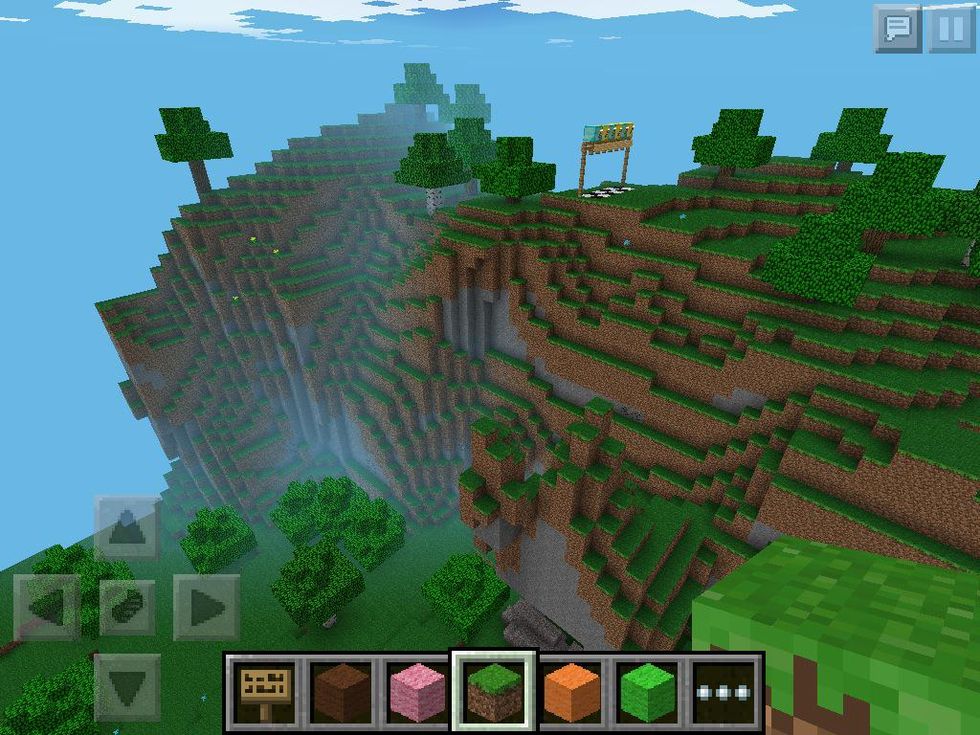Open the chat with the speech bubble button
This screenshot has height=735, width=980.
(x=897, y=29)
